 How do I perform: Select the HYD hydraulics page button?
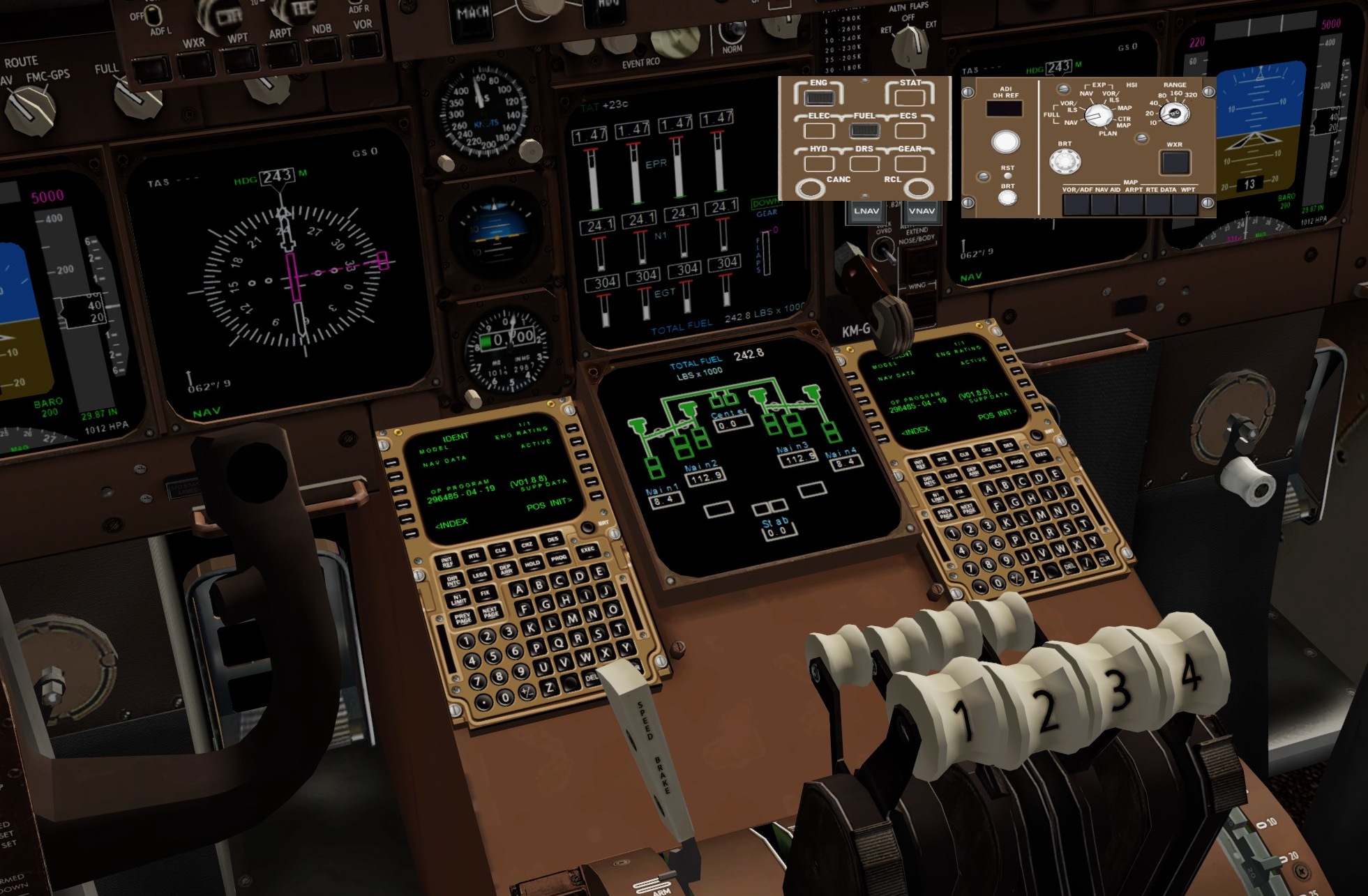[818, 164]
